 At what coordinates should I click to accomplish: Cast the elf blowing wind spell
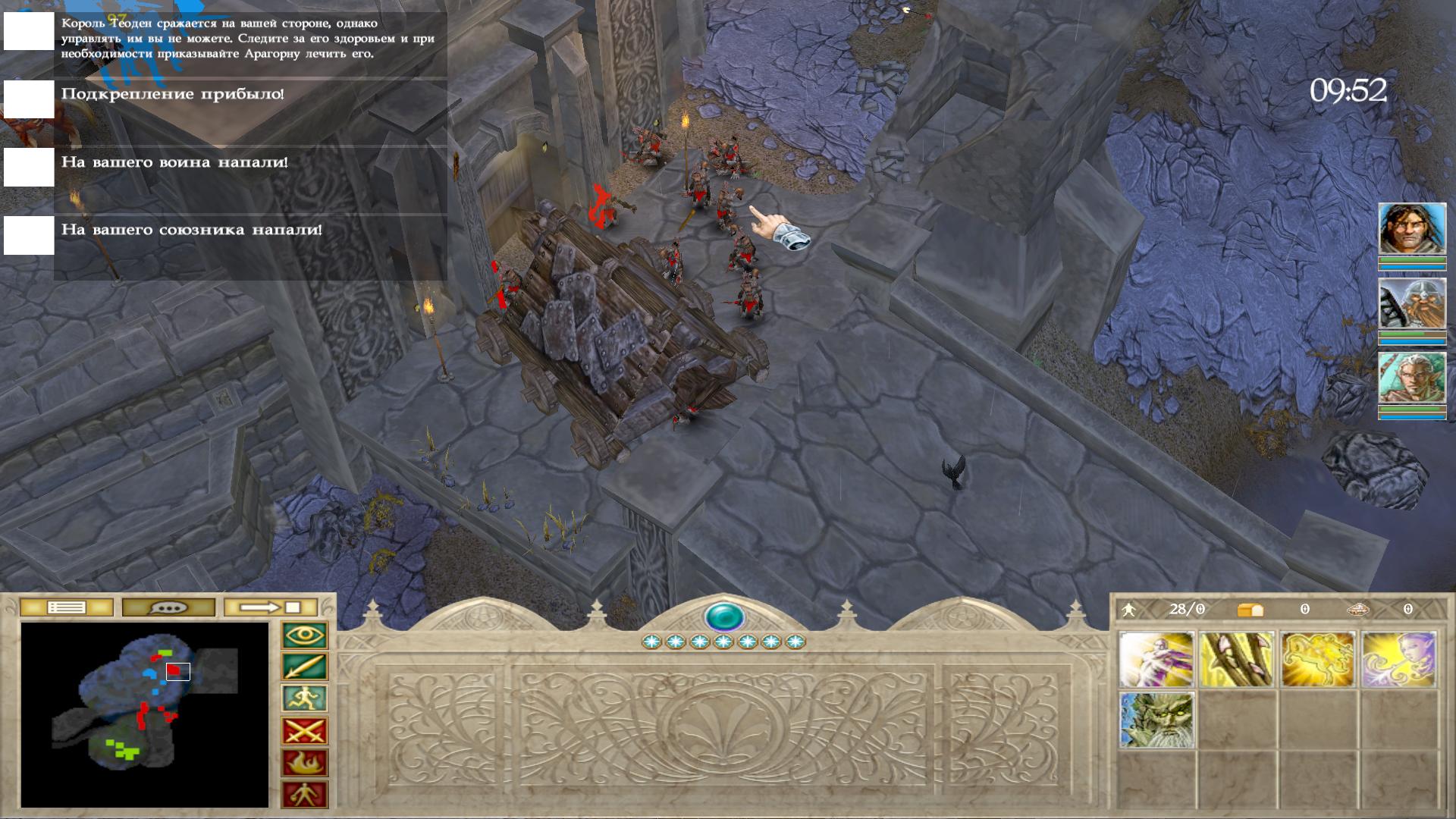[1398, 660]
